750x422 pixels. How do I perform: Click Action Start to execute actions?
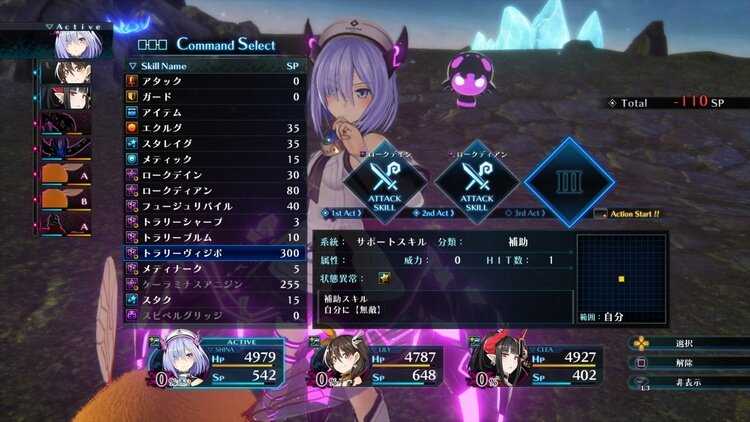click(x=632, y=213)
